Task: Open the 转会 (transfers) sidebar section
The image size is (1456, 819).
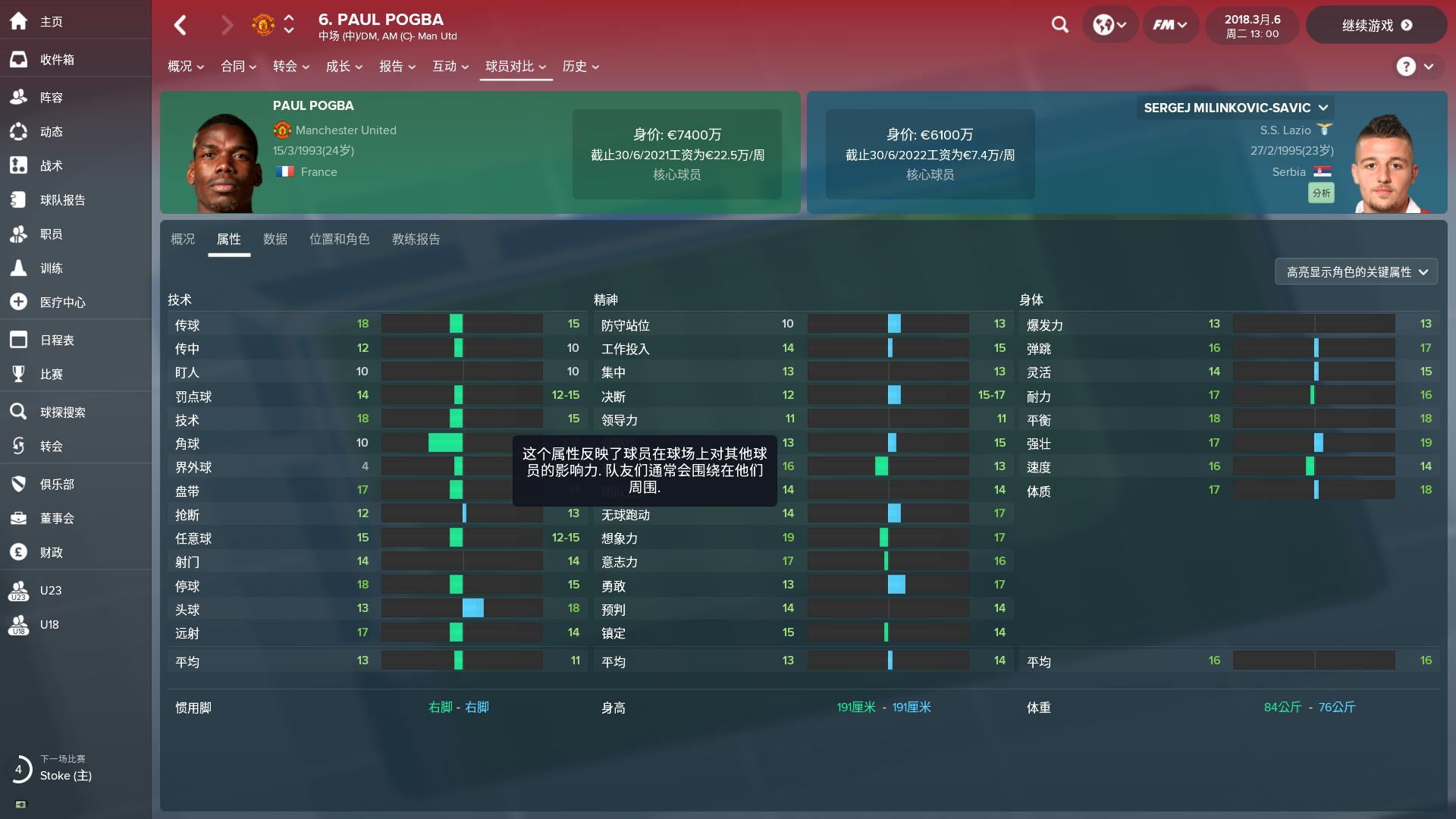Action: [51, 446]
